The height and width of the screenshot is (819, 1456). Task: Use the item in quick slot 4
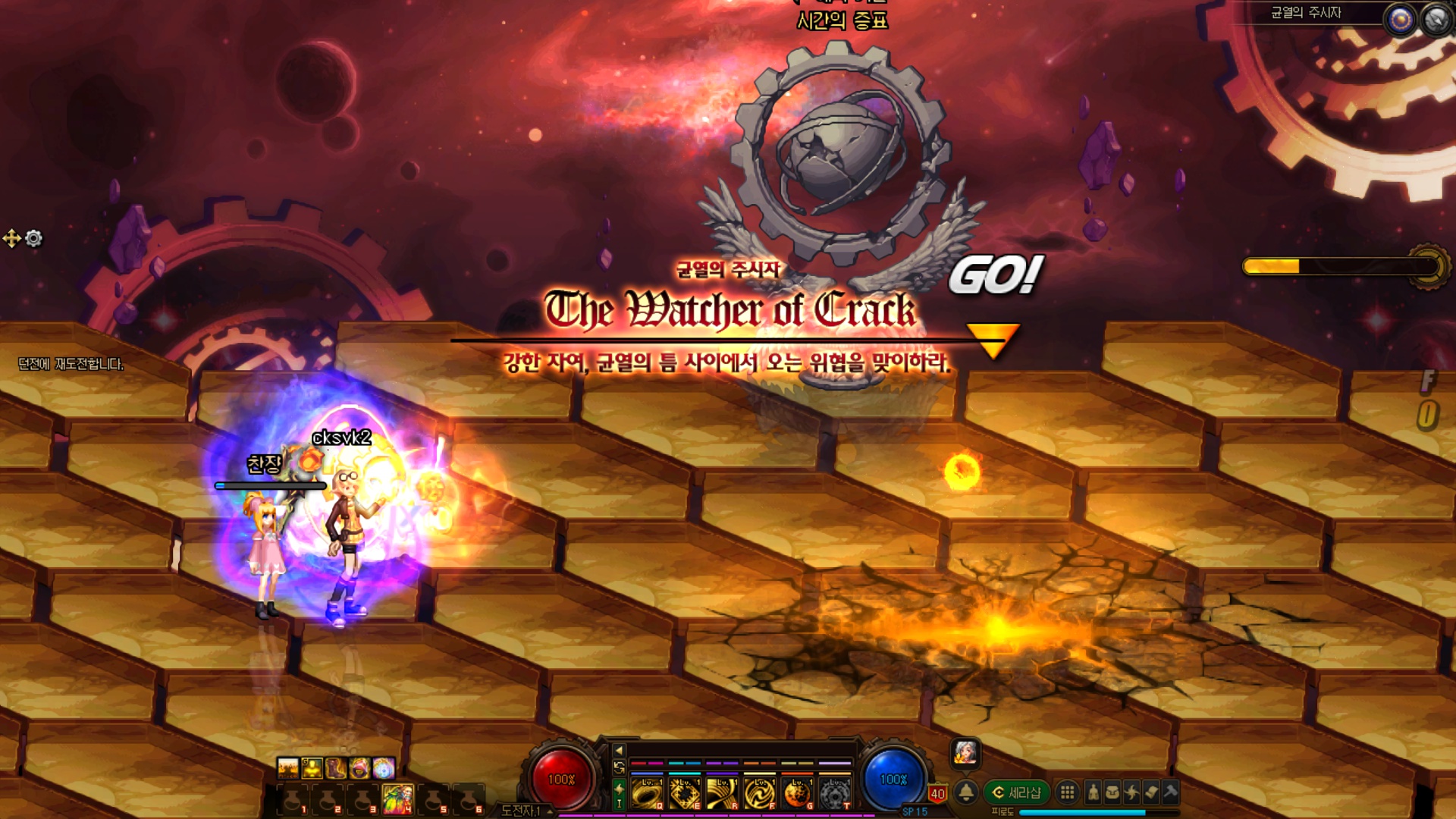click(x=398, y=799)
